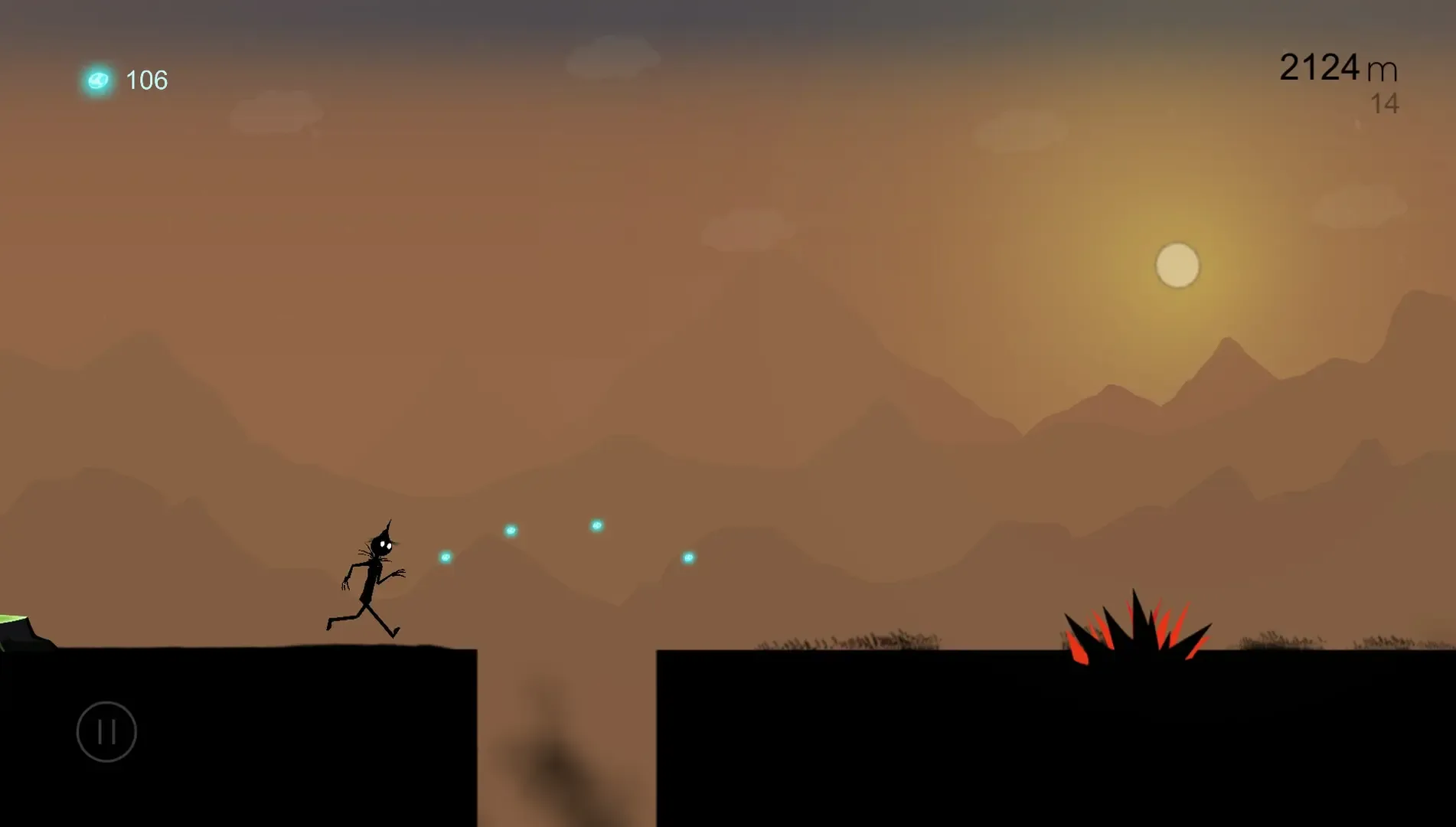
Task: Select the gem floating near the character's head
Action: pos(444,557)
